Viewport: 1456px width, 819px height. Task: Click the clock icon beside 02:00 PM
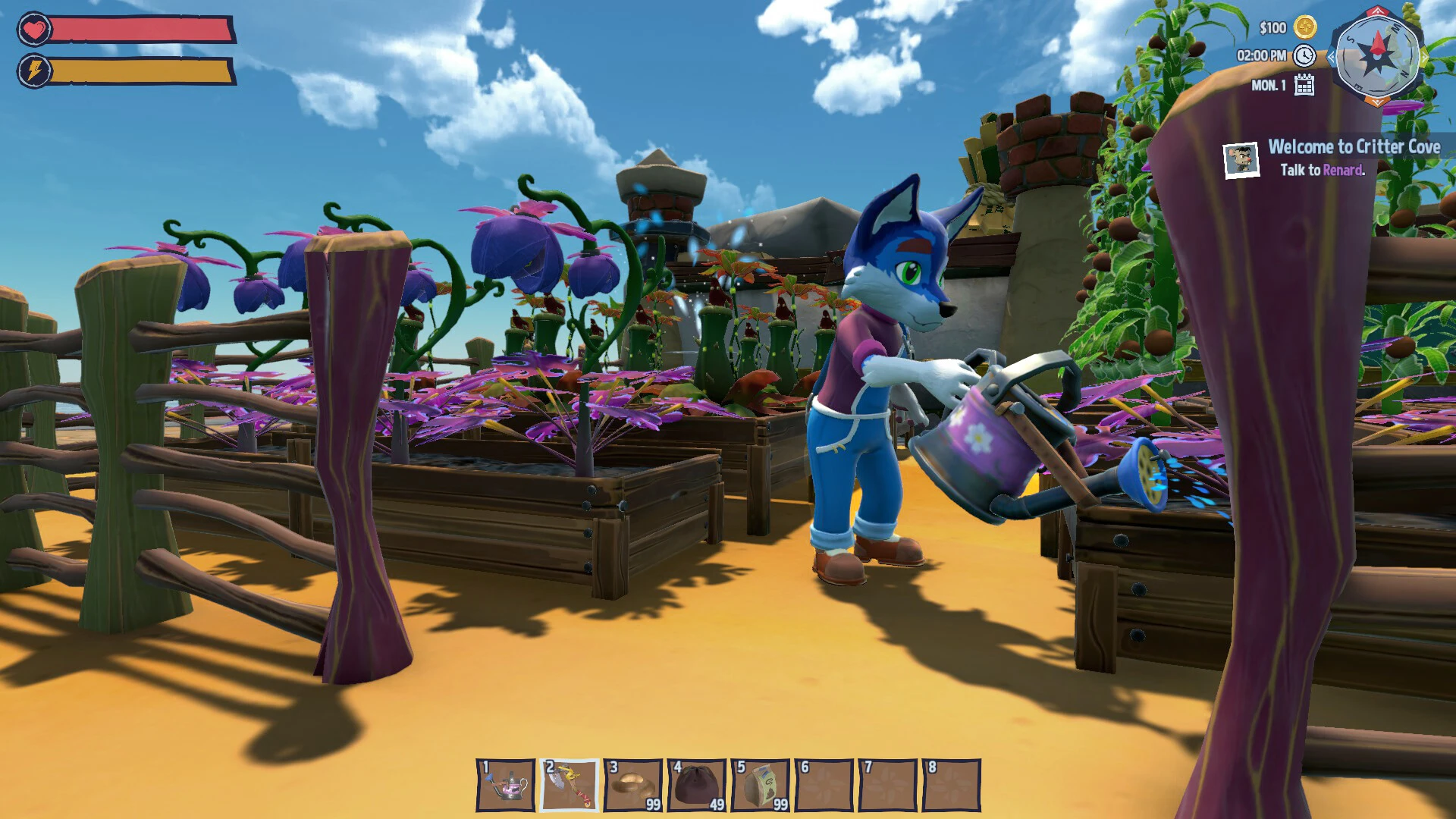pos(1304,57)
